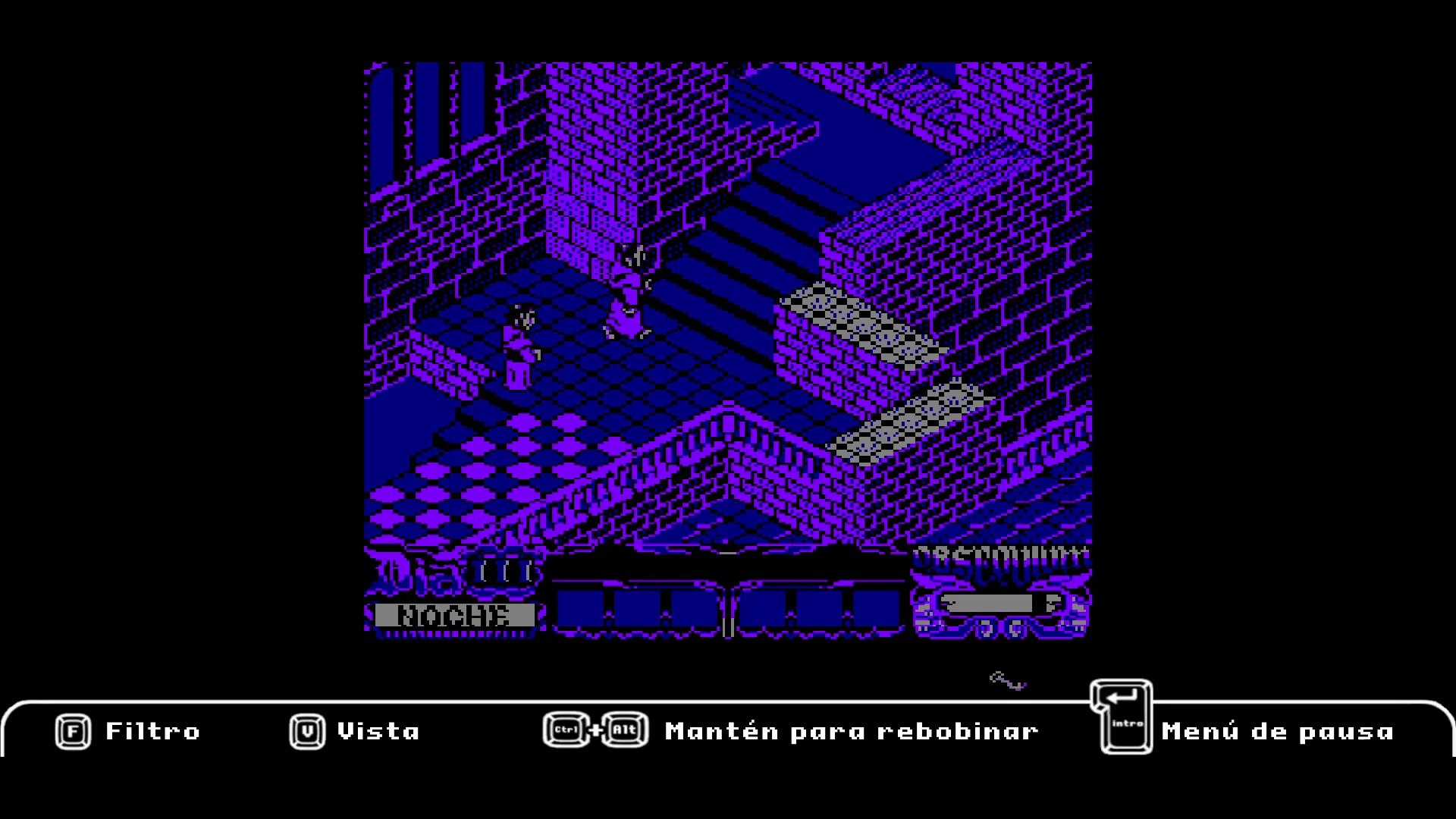Click the Alt key icon in the rewind hint
This screenshot has height=819, width=1456.
(x=627, y=730)
